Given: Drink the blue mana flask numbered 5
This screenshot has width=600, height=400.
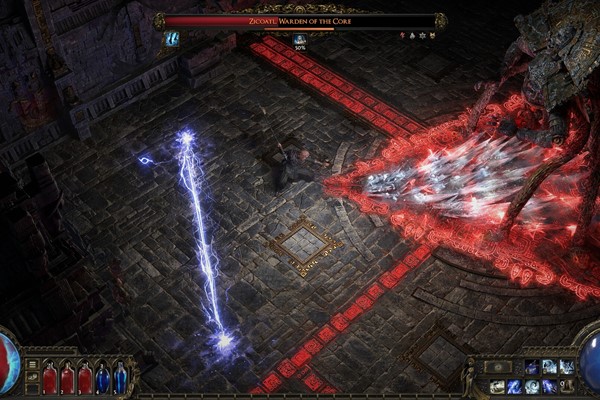Looking at the screenshot, I should 121,379.
